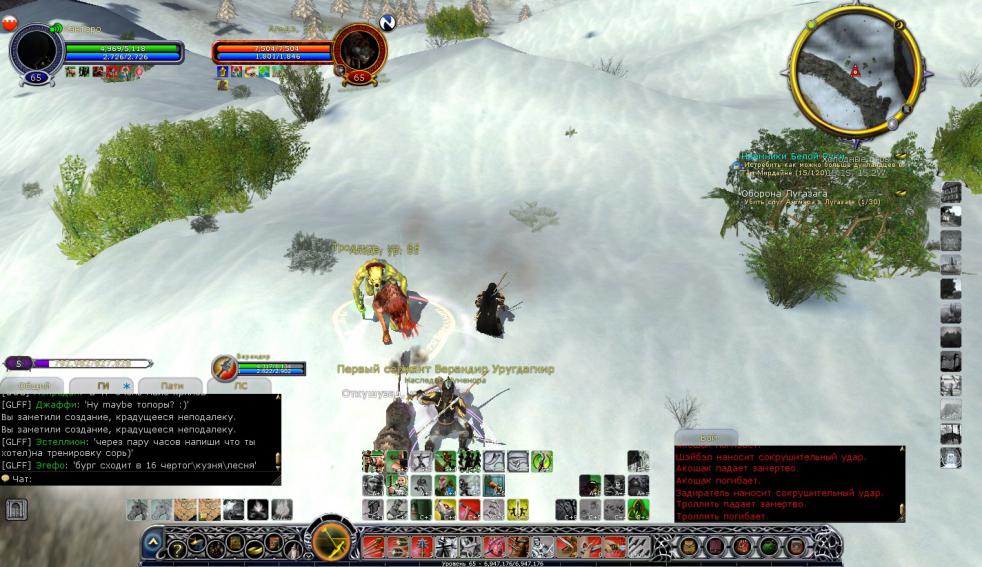Click the target's portrait frame

[357, 49]
